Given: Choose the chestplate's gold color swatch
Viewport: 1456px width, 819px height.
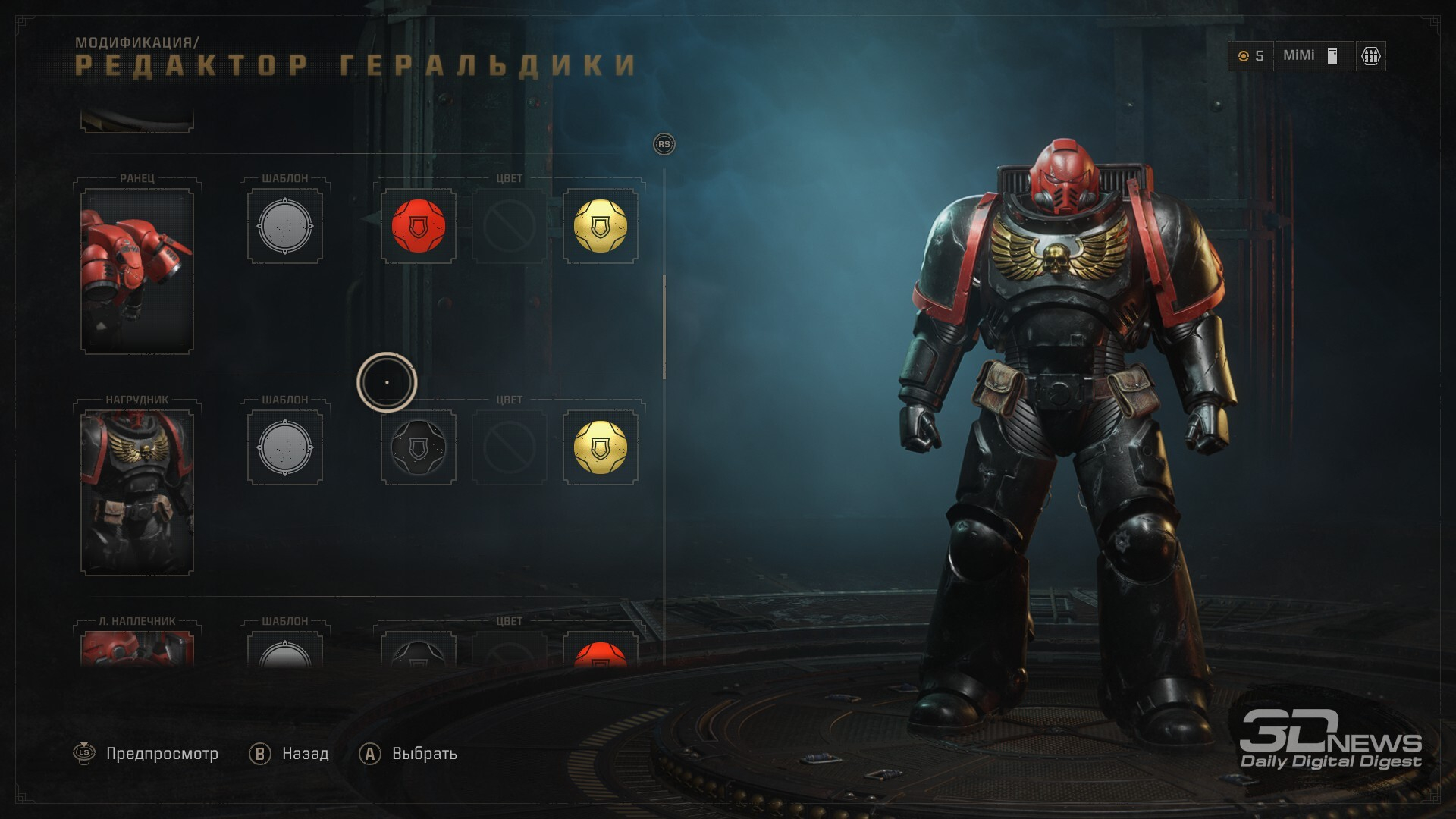Looking at the screenshot, I should click(600, 447).
